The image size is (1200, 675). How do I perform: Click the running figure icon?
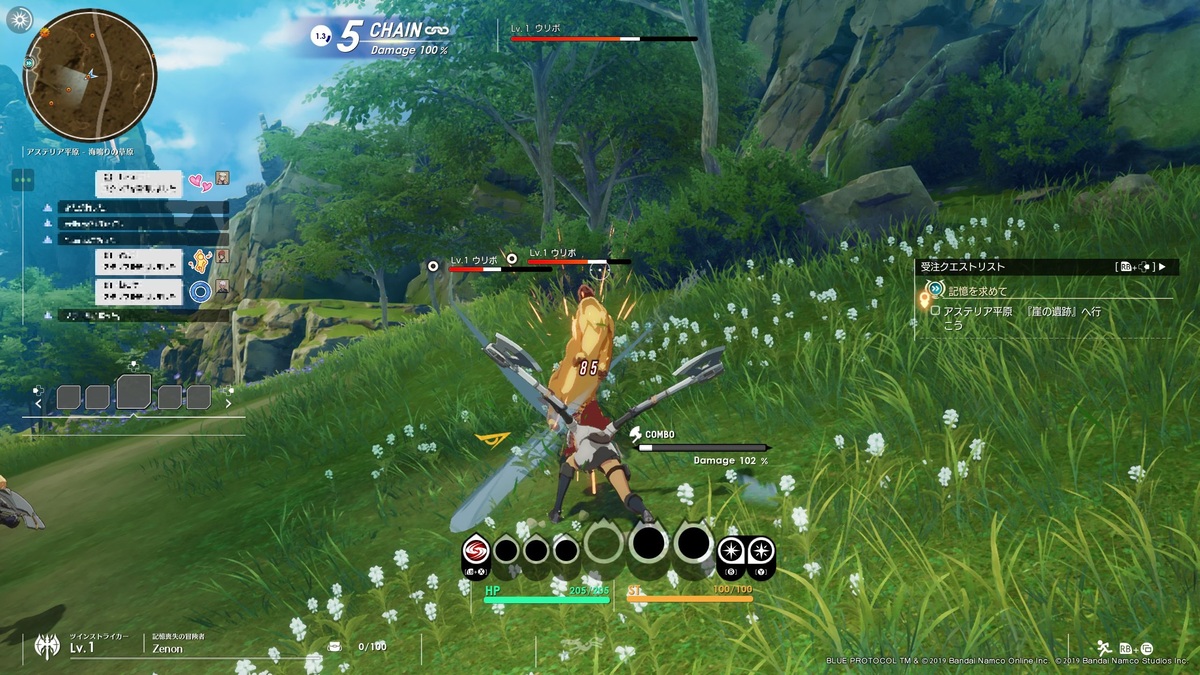pyautogui.click(x=1104, y=647)
